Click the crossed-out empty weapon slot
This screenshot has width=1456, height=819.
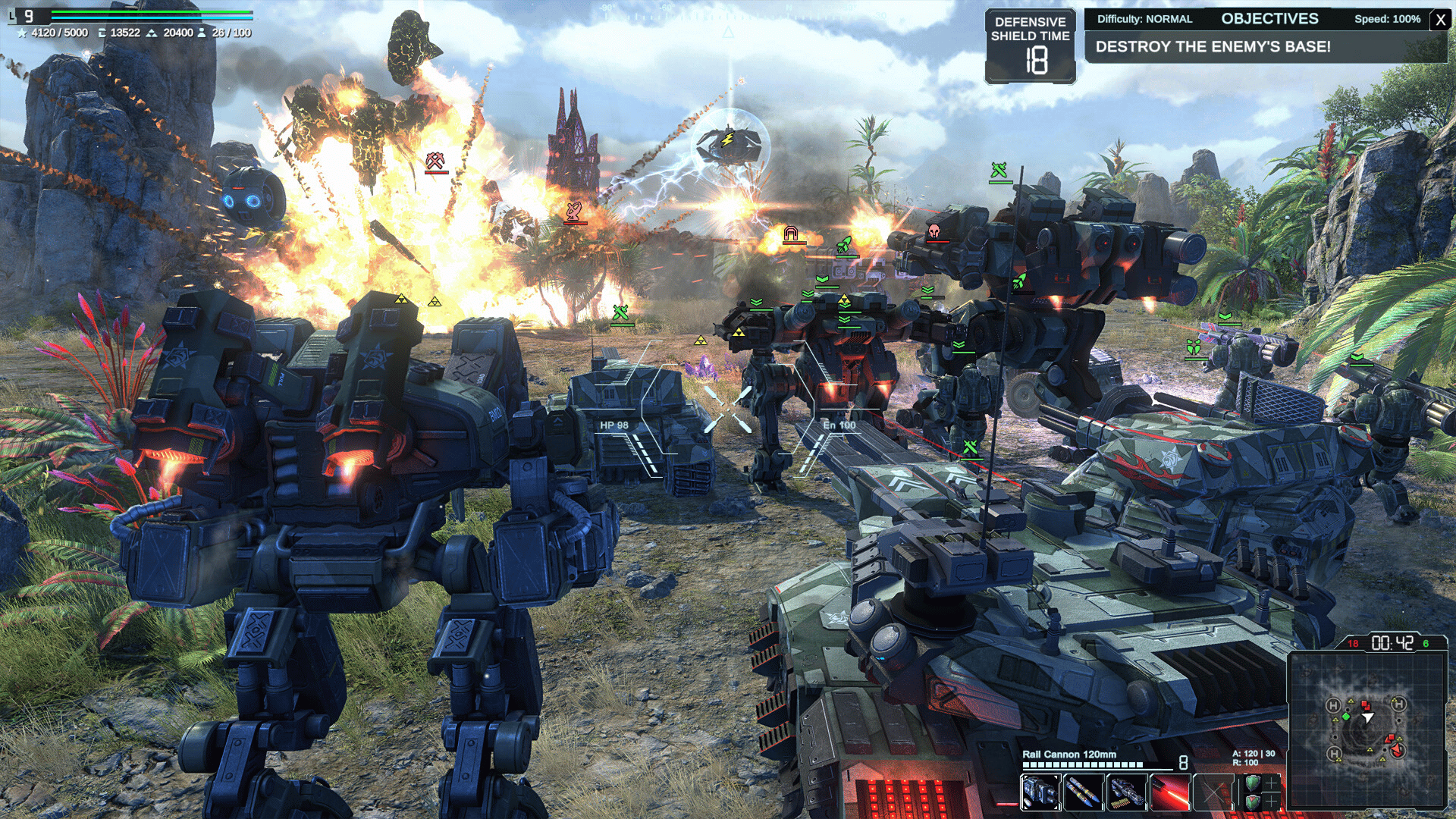tap(1213, 793)
